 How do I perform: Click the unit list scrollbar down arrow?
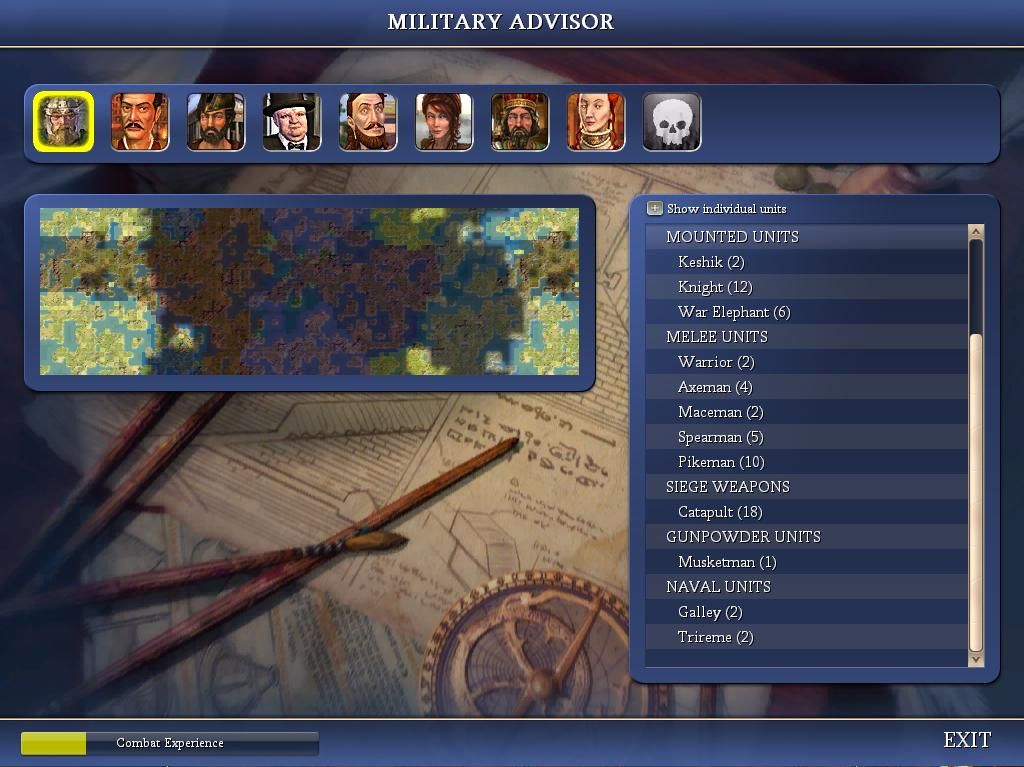(x=976, y=658)
